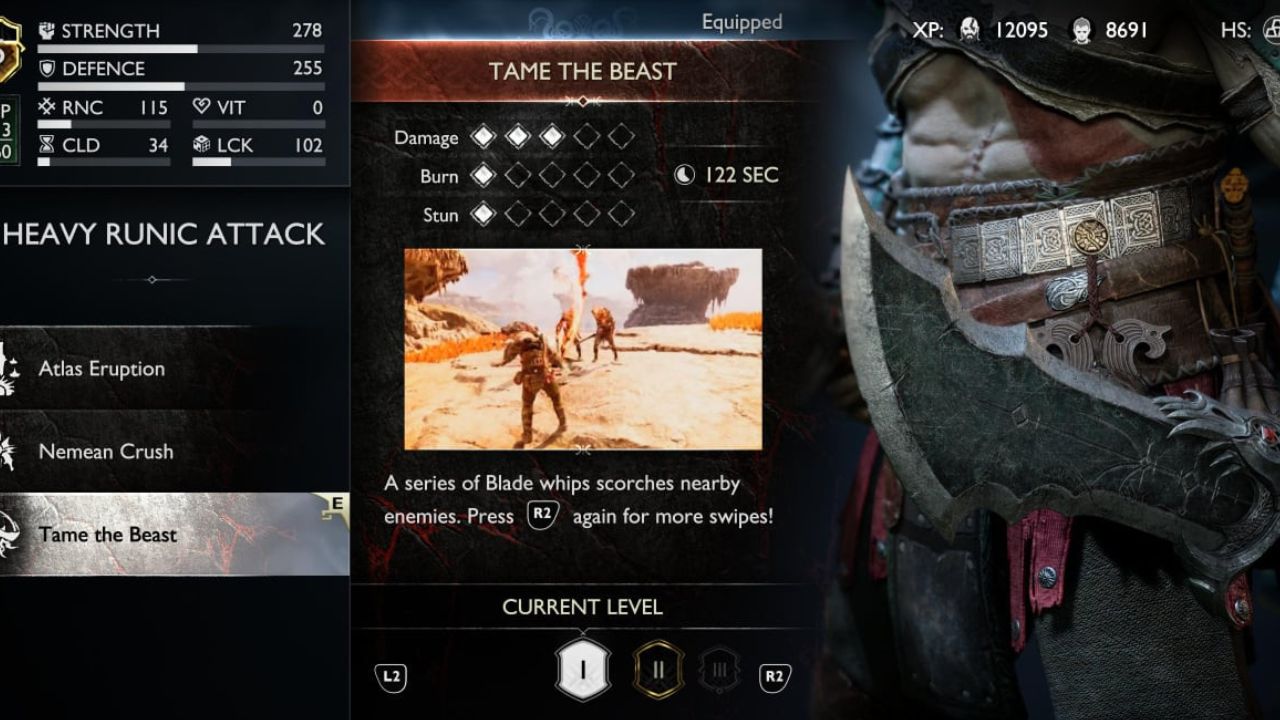This screenshot has height=720, width=1280.
Task: Click the Vitality heart stat icon
Action: point(204,106)
